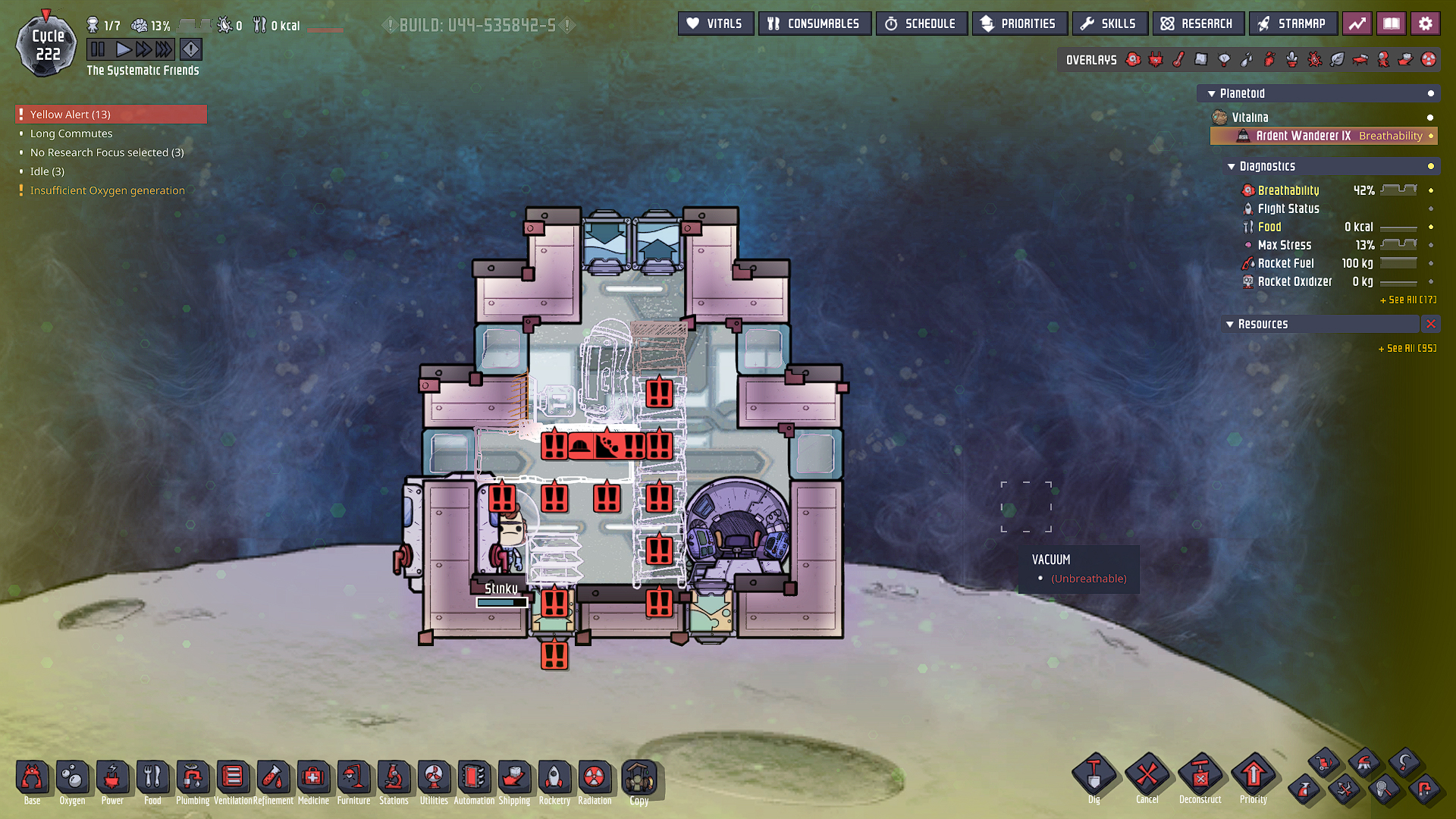Screen dimensions: 1456x819
Task: Open the Starmap
Action: pyautogui.click(x=1291, y=24)
